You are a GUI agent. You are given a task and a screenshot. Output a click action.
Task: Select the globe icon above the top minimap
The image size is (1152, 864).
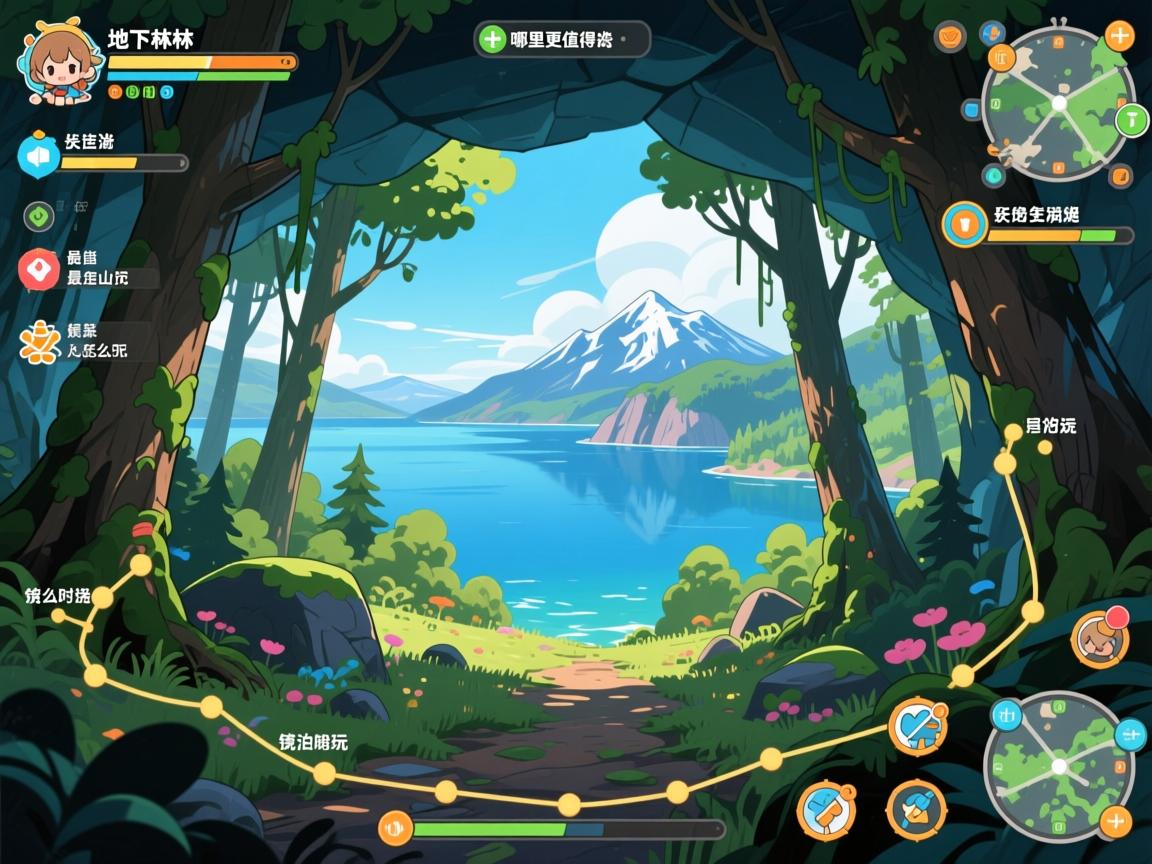pos(992,33)
